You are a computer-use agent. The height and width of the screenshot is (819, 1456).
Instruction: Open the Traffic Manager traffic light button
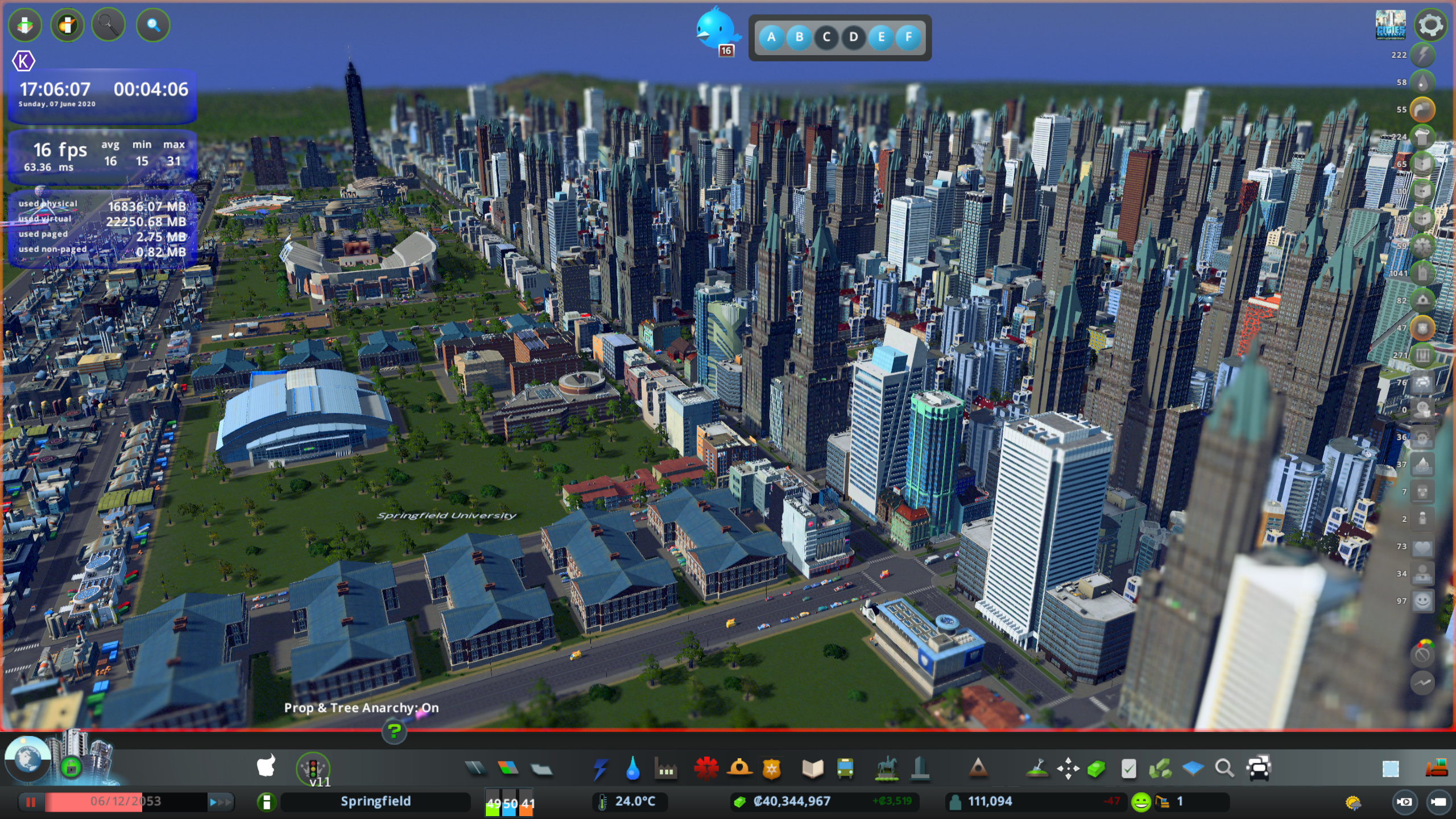(313, 768)
